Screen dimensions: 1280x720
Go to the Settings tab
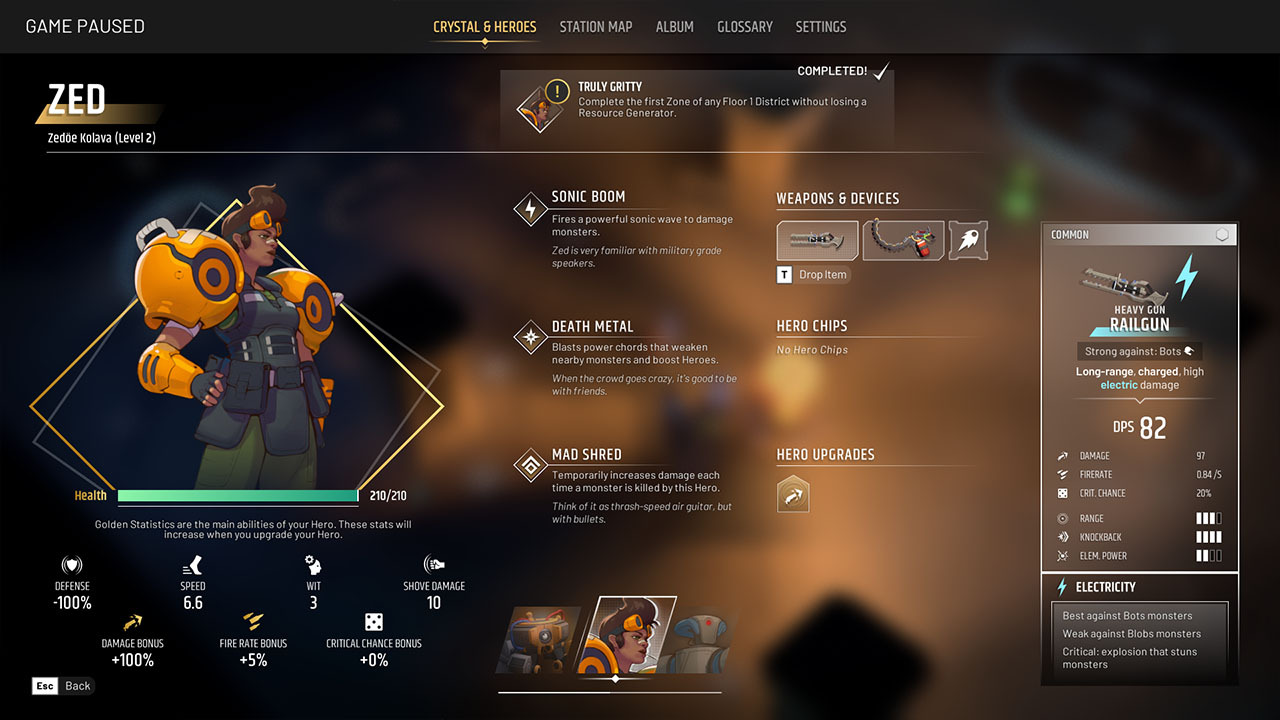coord(821,27)
